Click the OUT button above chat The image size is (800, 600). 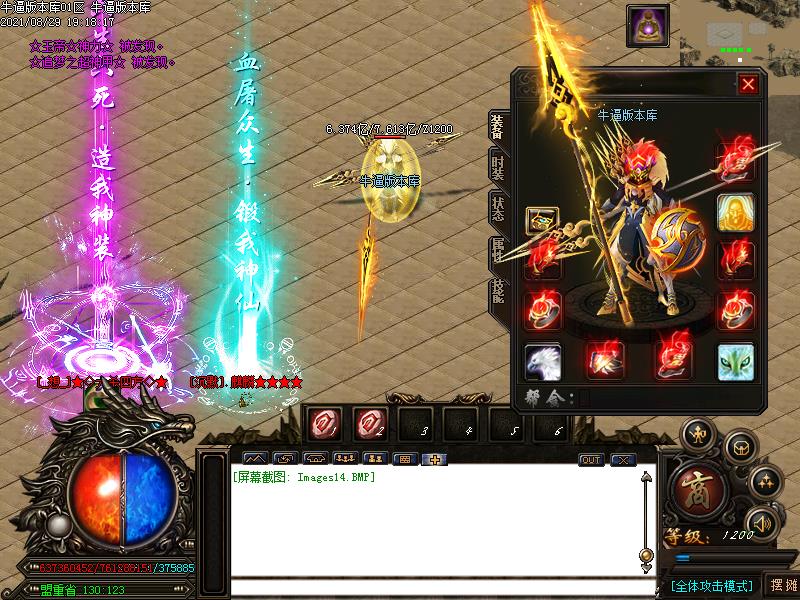click(591, 460)
